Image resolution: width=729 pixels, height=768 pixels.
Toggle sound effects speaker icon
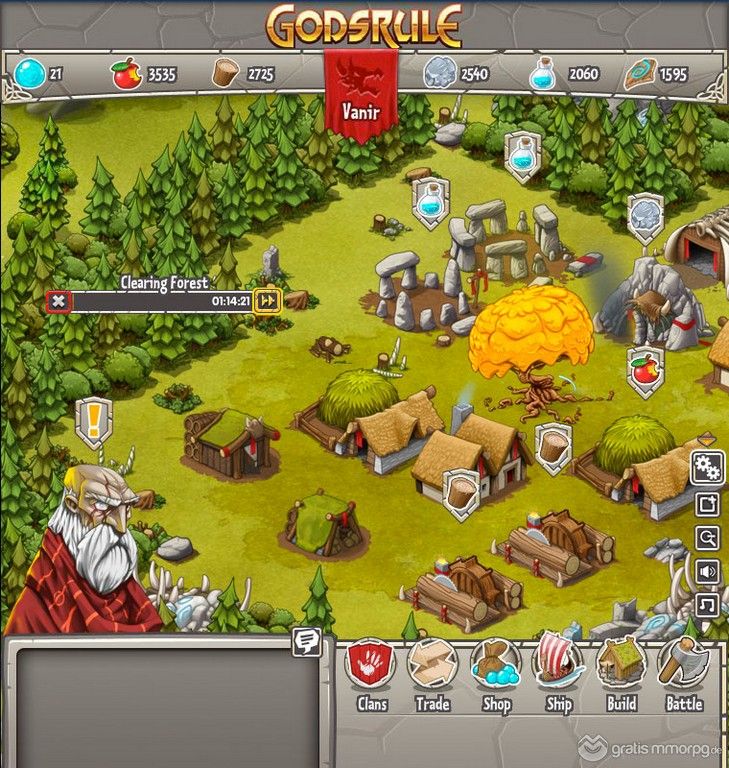click(x=707, y=572)
